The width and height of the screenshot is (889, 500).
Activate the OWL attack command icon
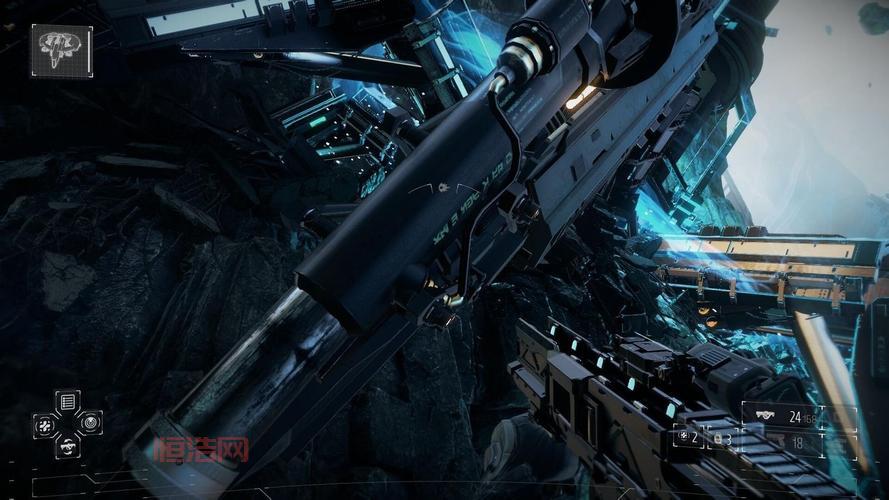[x=46, y=424]
